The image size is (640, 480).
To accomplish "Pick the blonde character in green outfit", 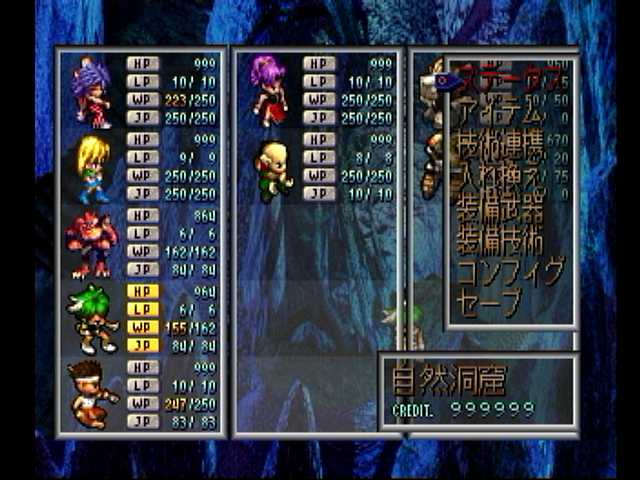I will pos(92,168).
